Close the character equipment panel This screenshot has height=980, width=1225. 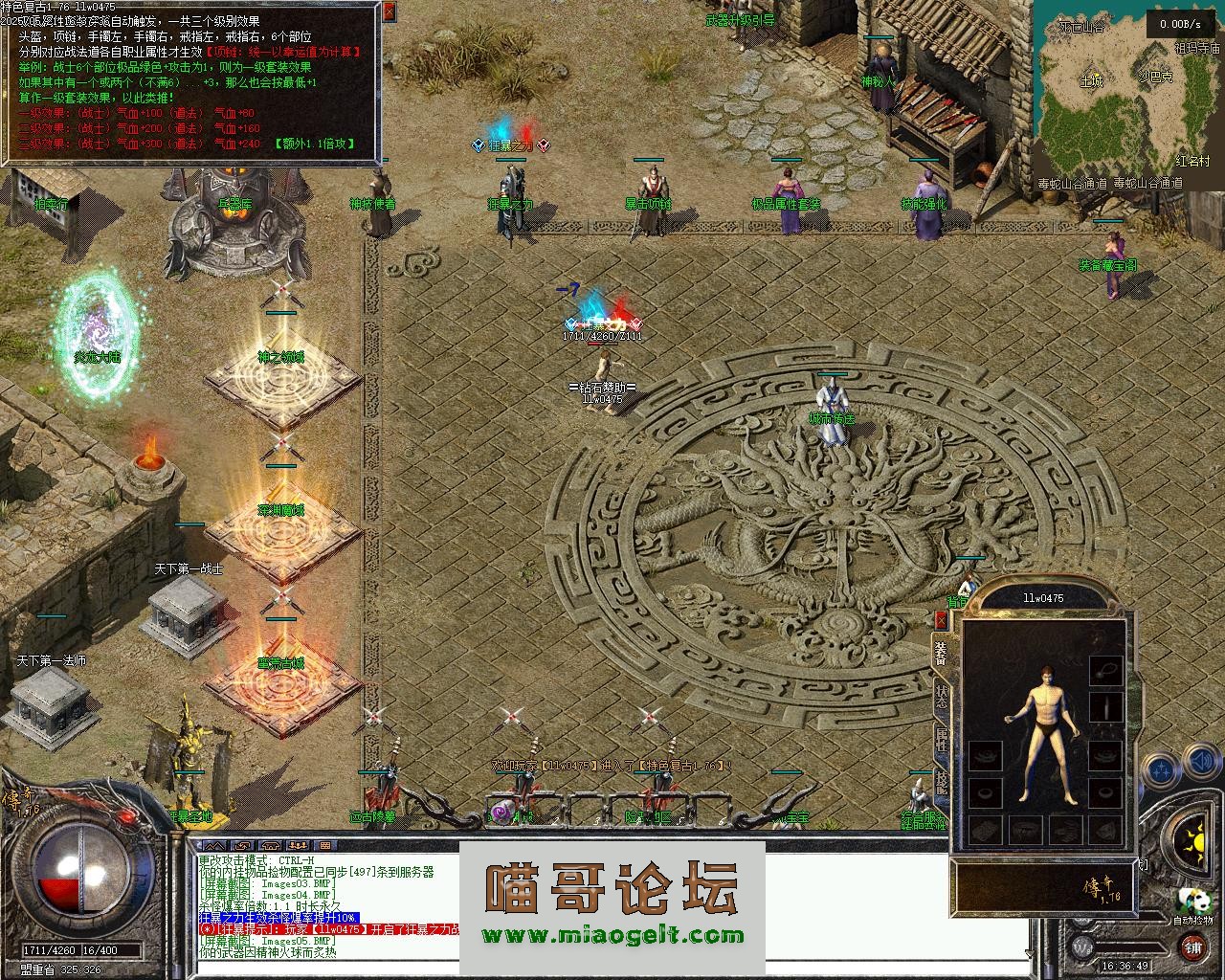941,621
